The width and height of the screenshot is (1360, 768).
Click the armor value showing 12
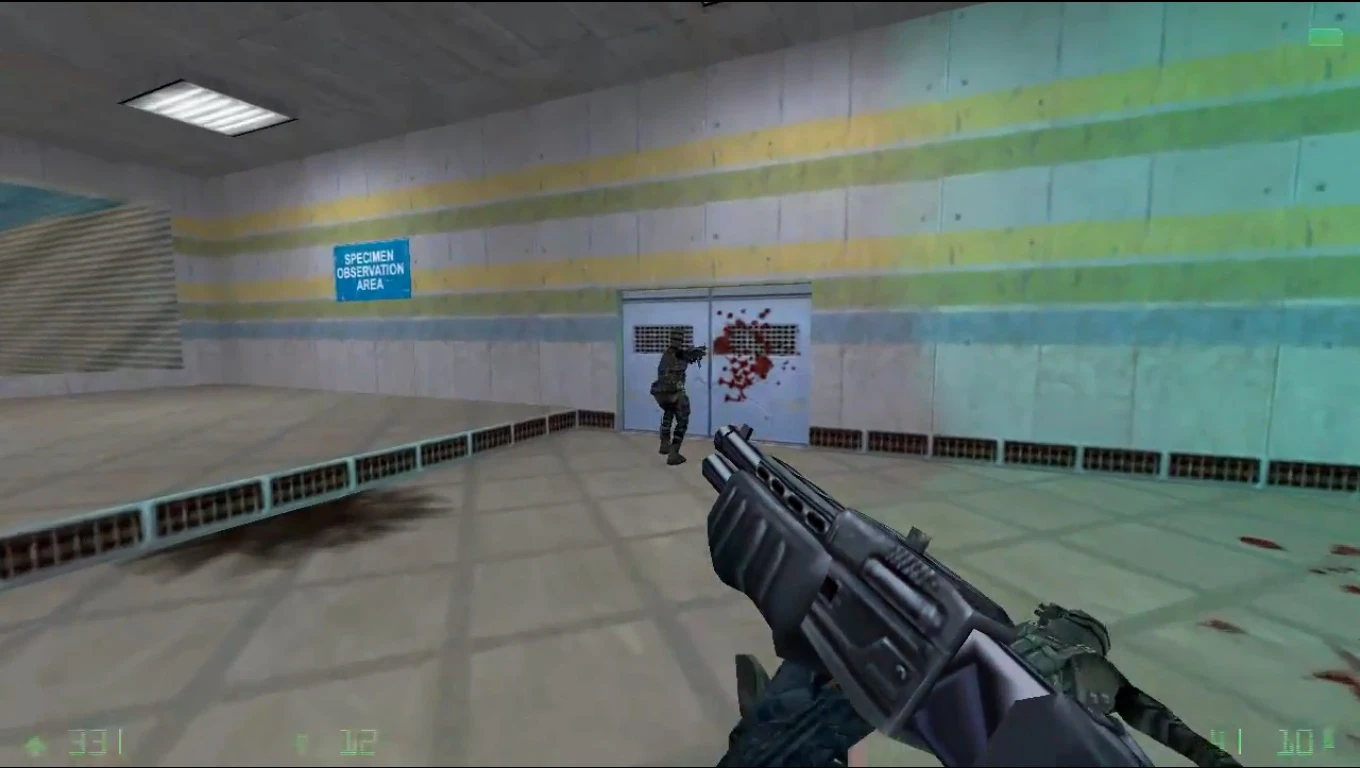[360, 740]
